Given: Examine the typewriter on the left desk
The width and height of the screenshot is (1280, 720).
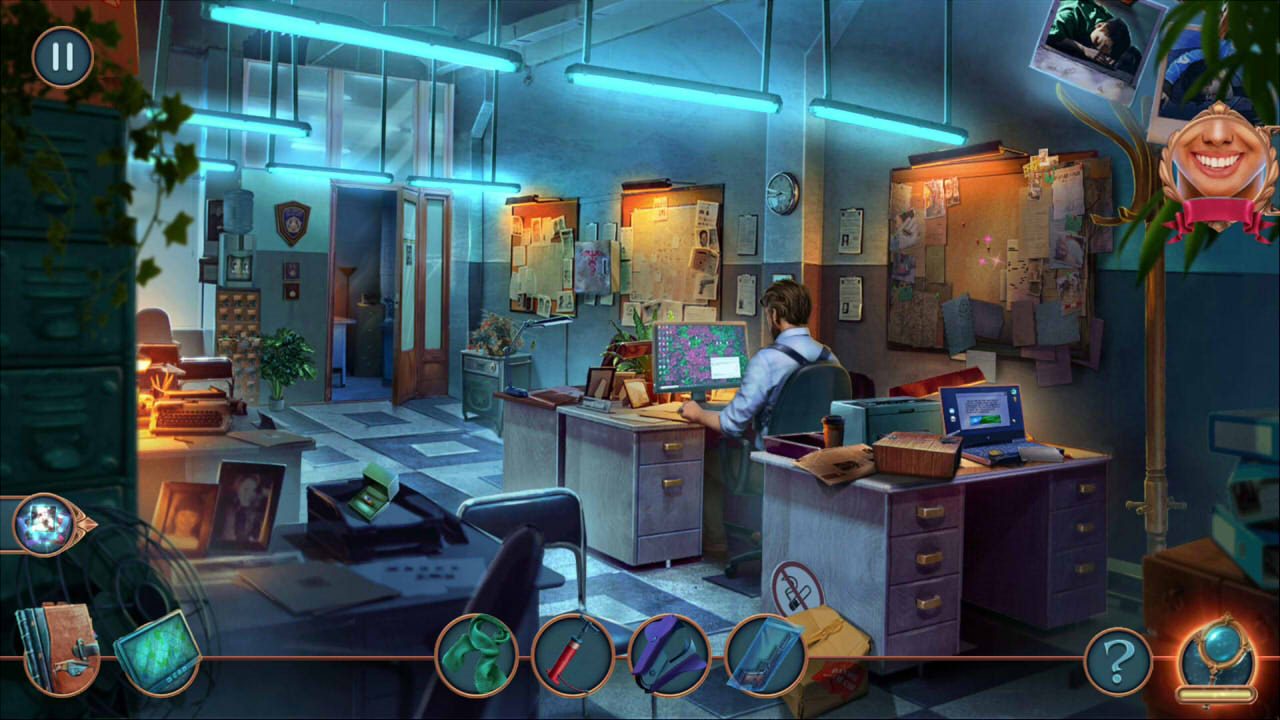Looking at the screenshot, I should pos(195,405).
